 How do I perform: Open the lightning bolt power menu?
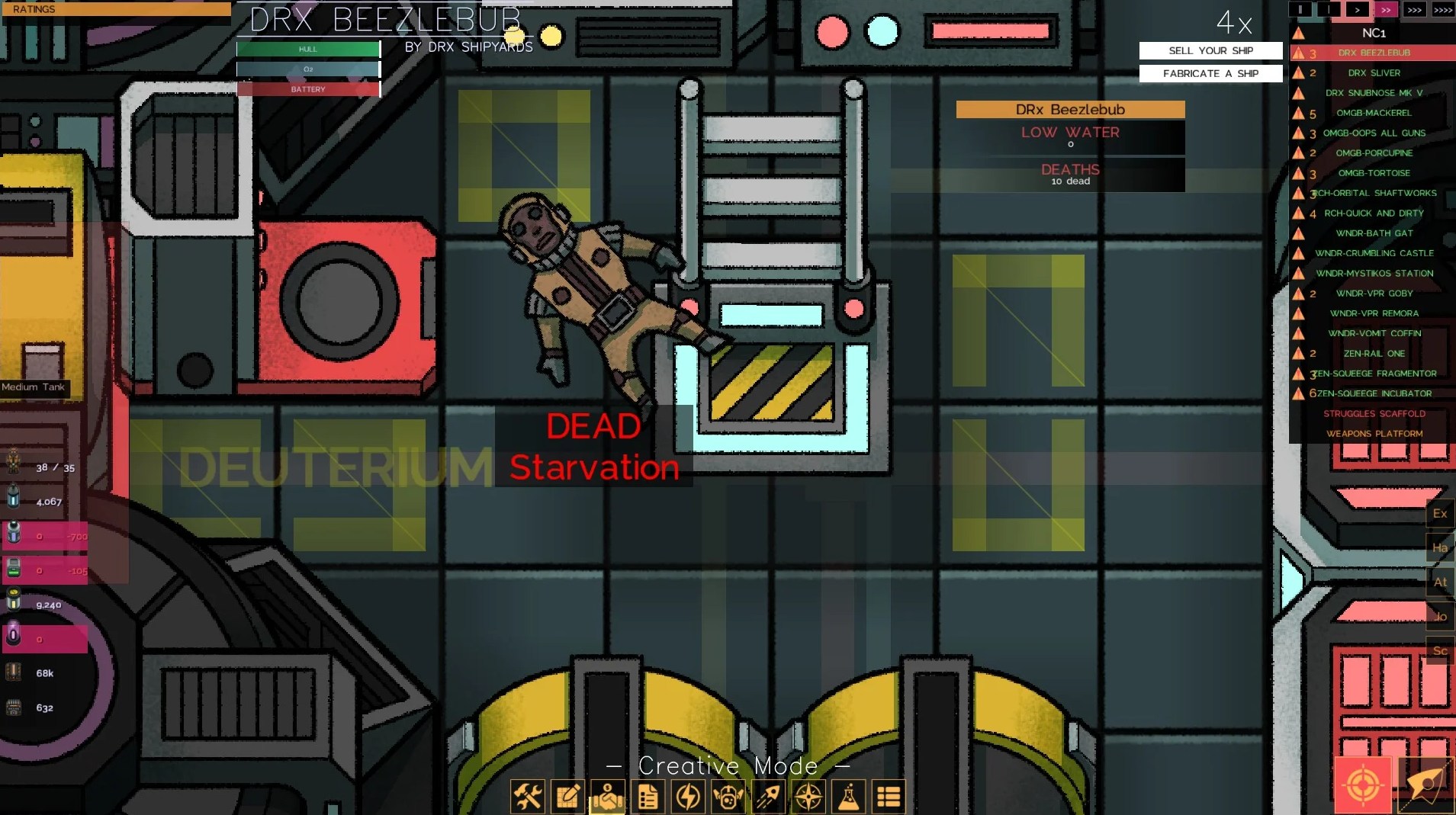pyautogui.click(x=688, y=797)
